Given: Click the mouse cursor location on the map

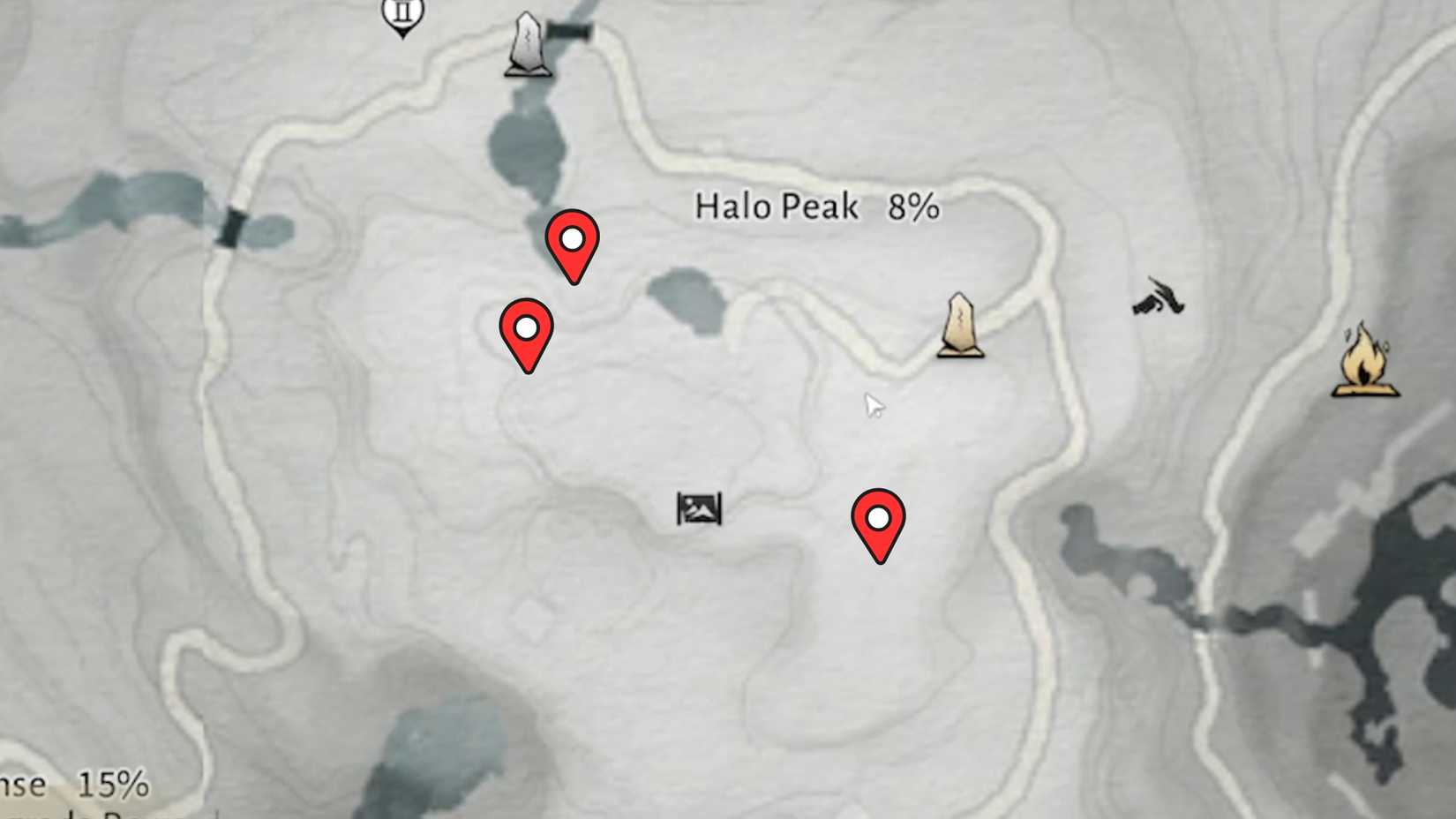Looking at the screenshot, I should [874, 404].
